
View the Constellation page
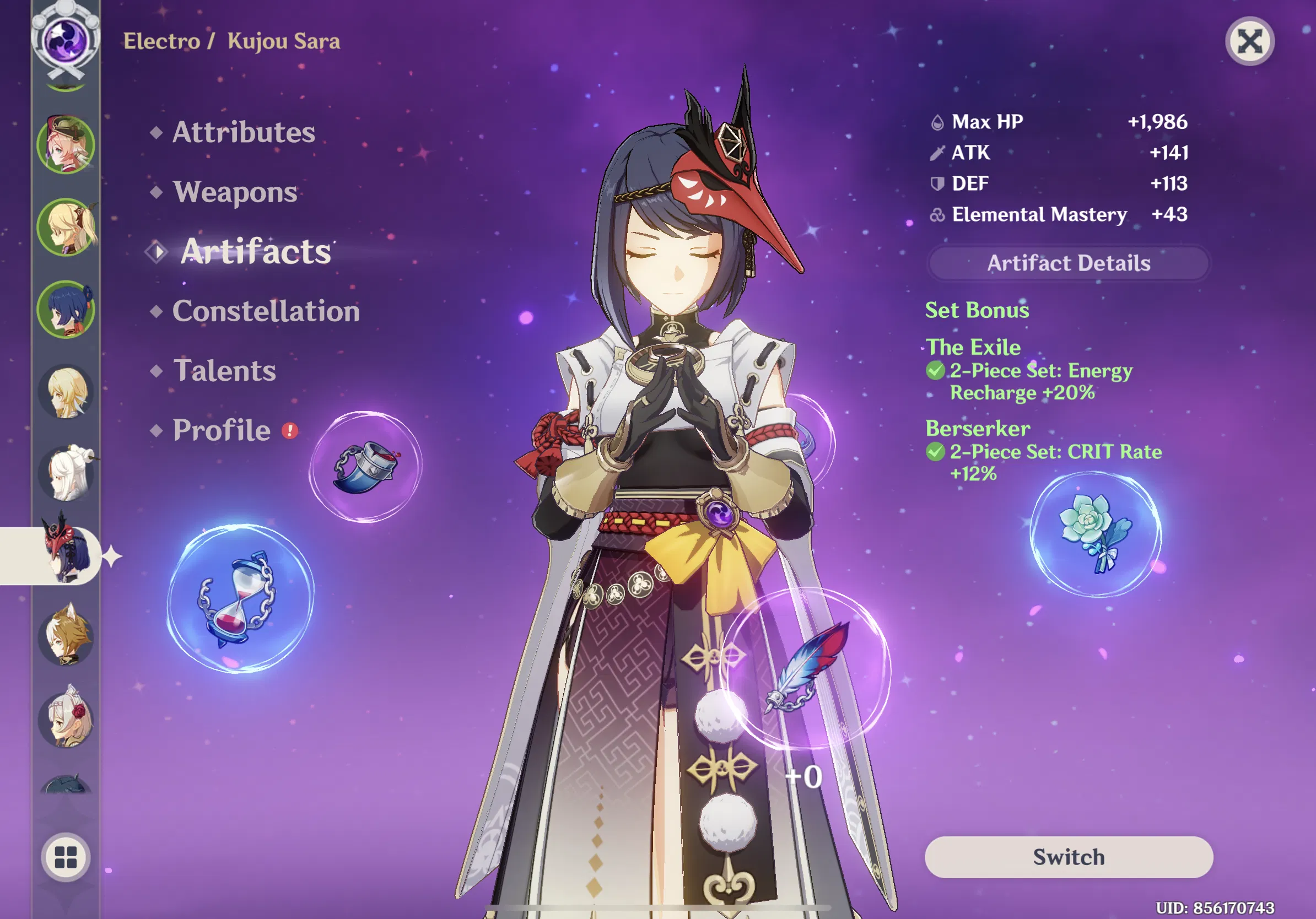(x=266, y=311)
